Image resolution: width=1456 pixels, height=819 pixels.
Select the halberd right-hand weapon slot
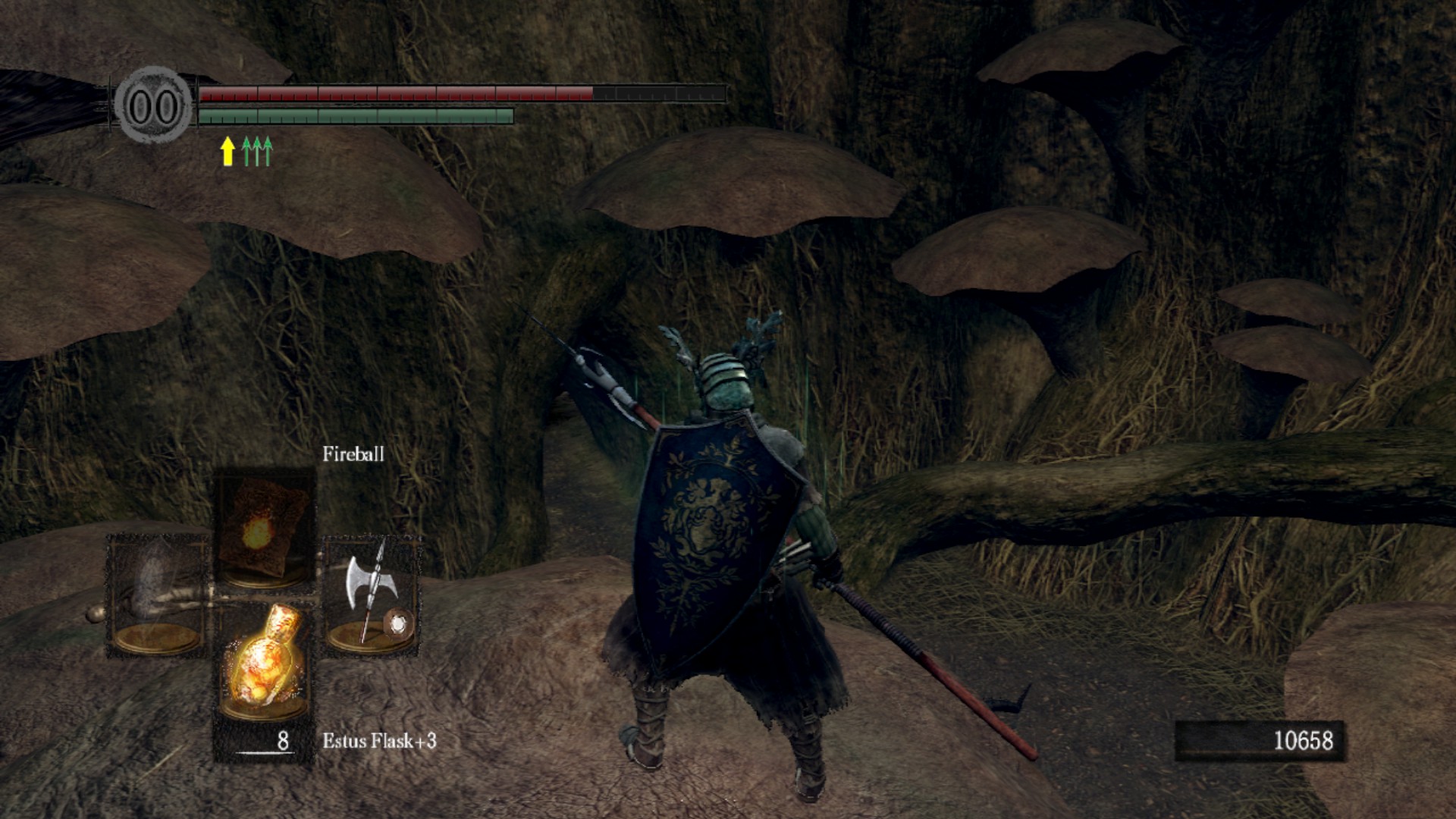click(371, 595)
